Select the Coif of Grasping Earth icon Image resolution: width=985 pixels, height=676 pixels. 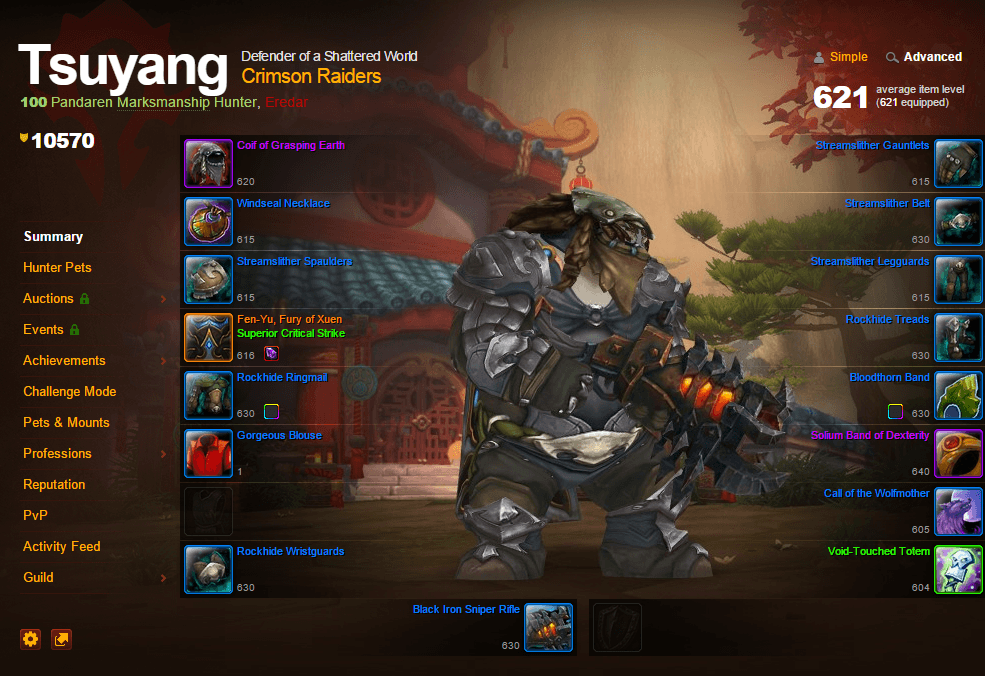(208, 163)
